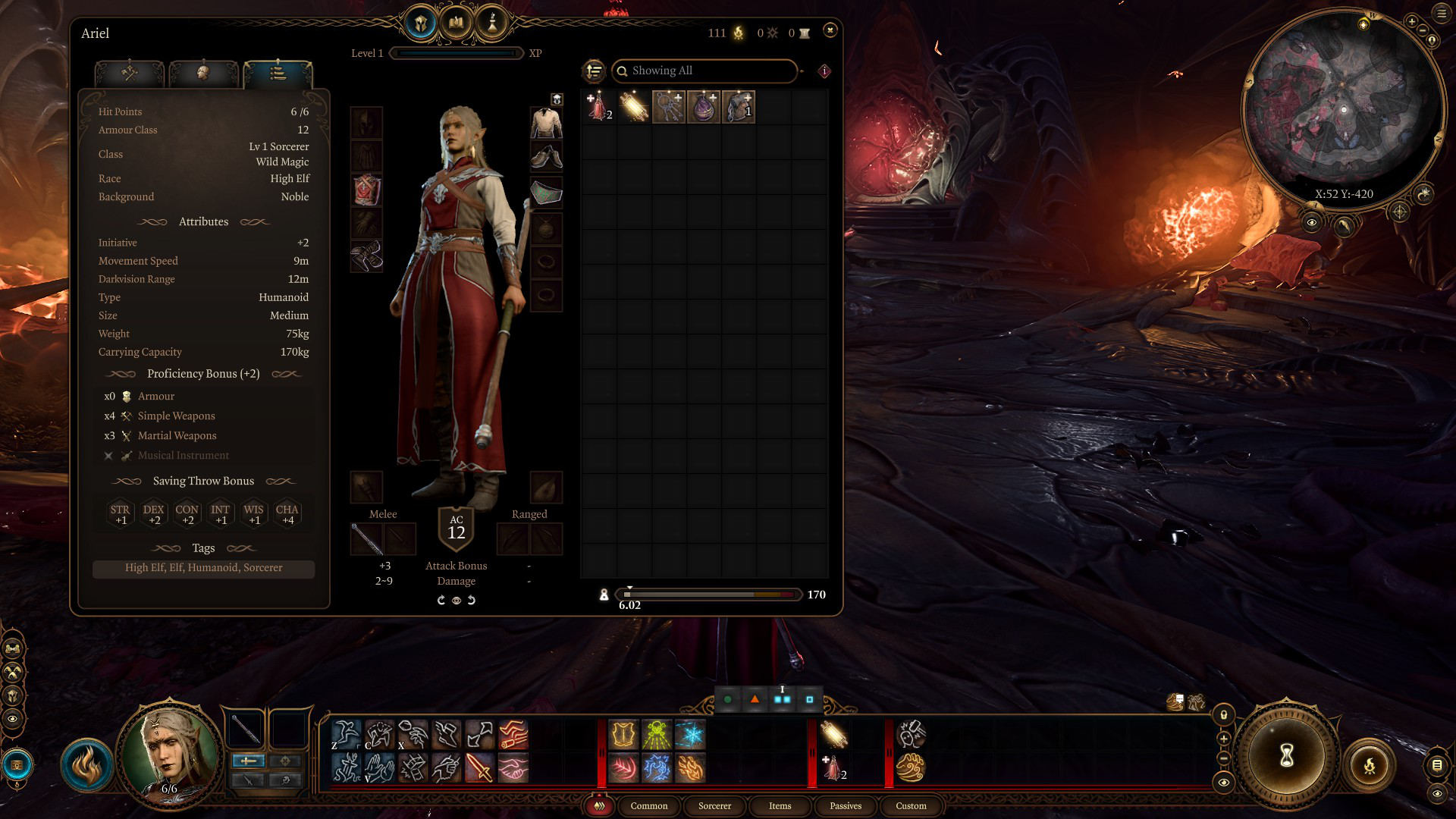This screenshot has height=819, width=1456.
Task: Close the character inventory panel
Action: click(830, 30)
